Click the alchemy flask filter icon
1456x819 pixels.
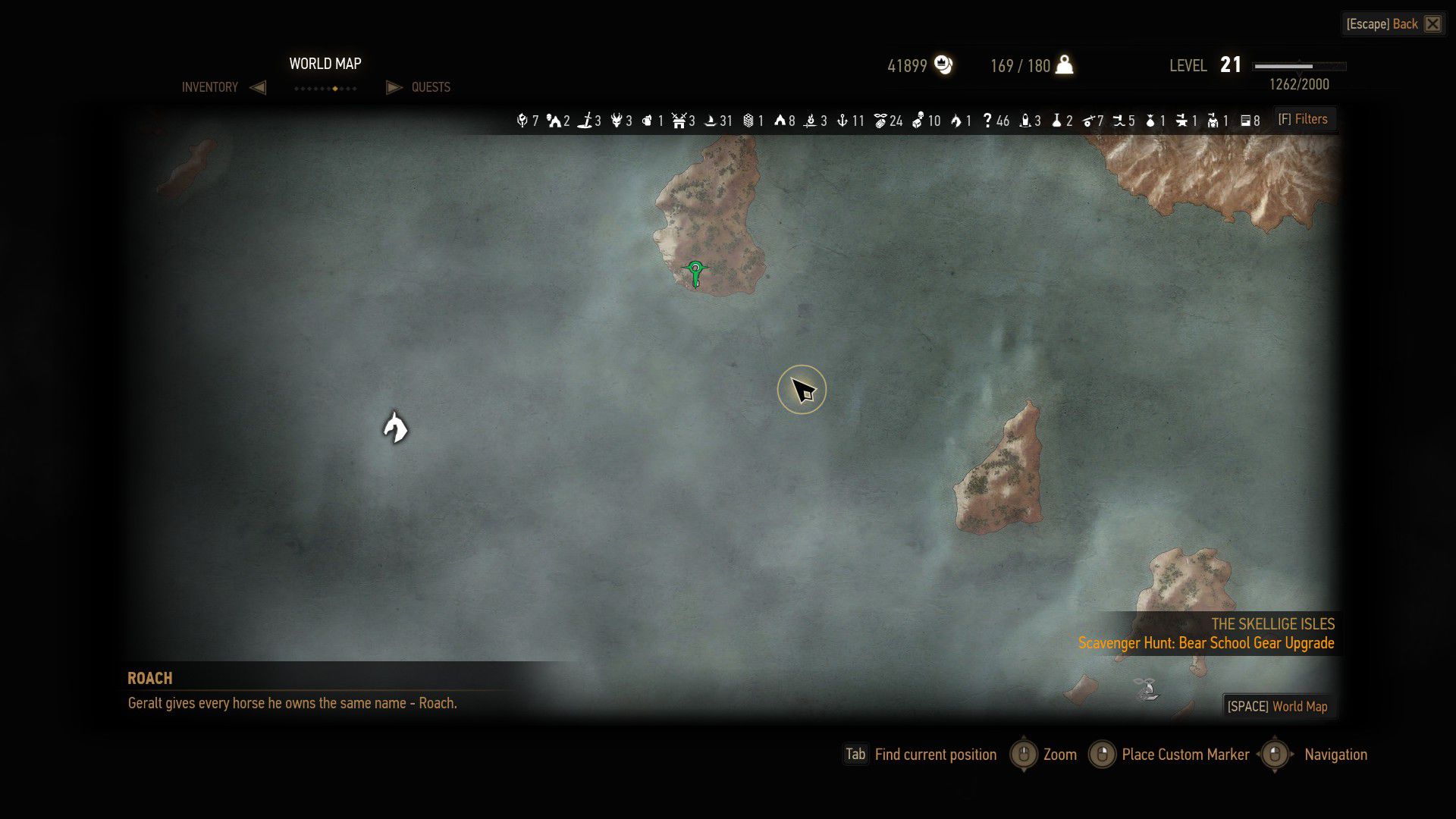click(x=1056, y=121)
